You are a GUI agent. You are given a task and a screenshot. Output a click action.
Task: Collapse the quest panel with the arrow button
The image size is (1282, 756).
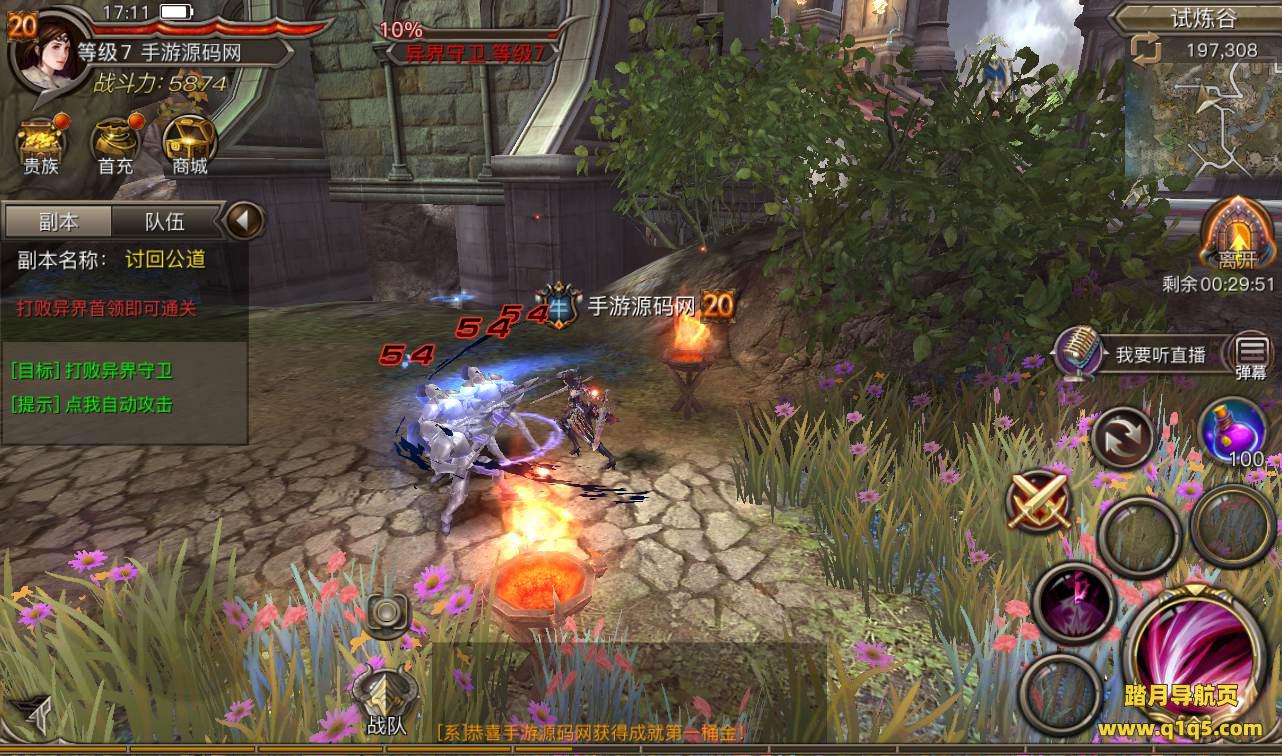[x=243, y=220]
